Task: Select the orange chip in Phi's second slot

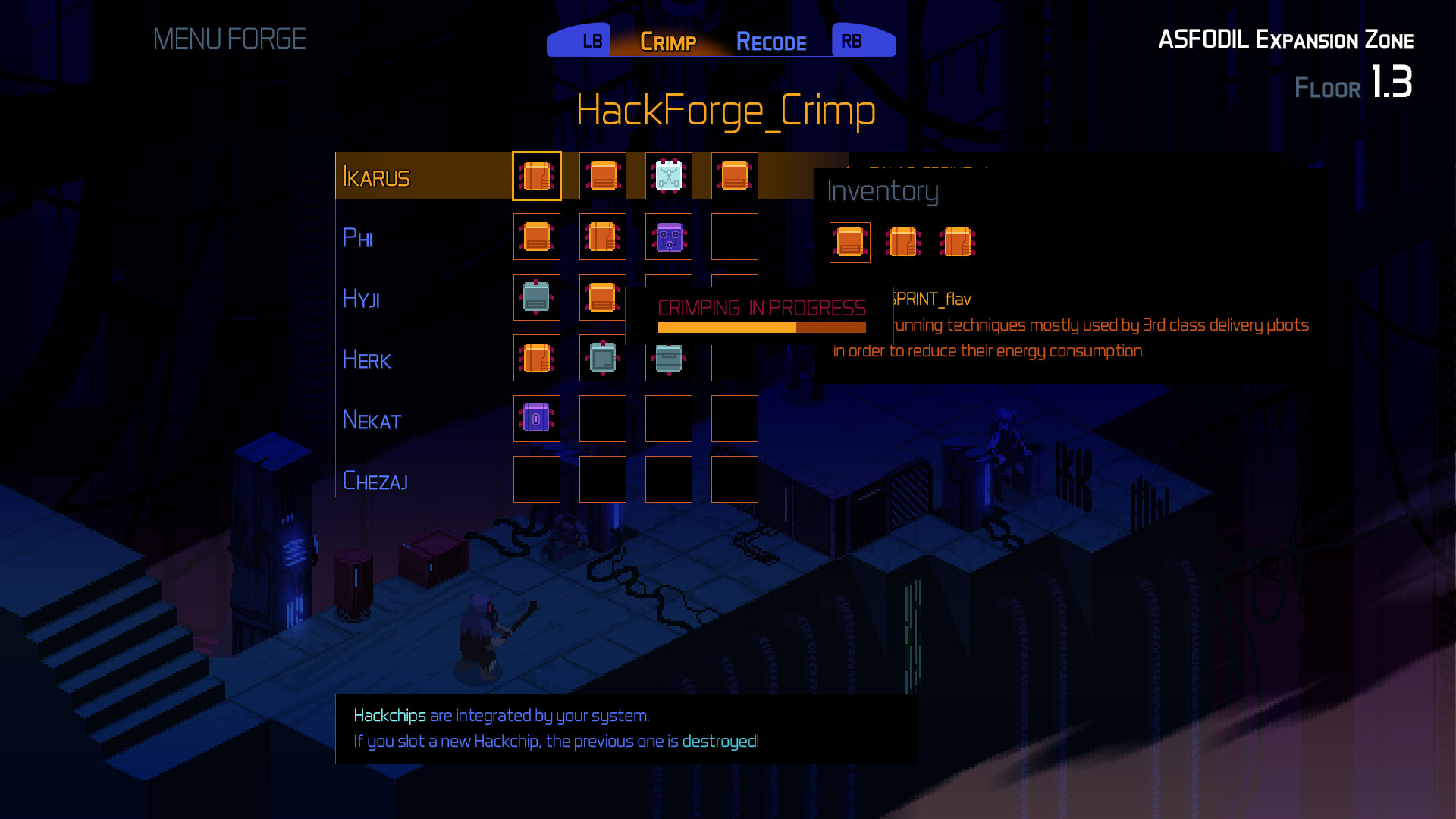Action: tap(602, 237)
